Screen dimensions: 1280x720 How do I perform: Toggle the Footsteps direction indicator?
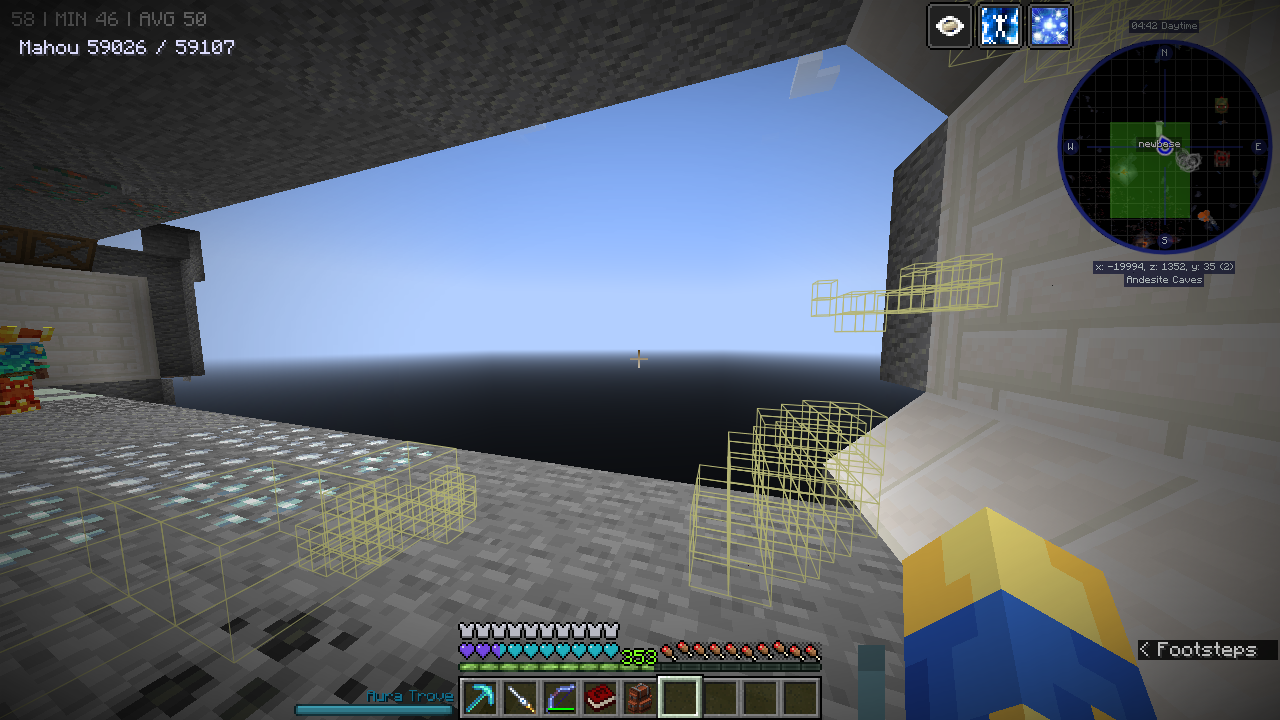1200,649
